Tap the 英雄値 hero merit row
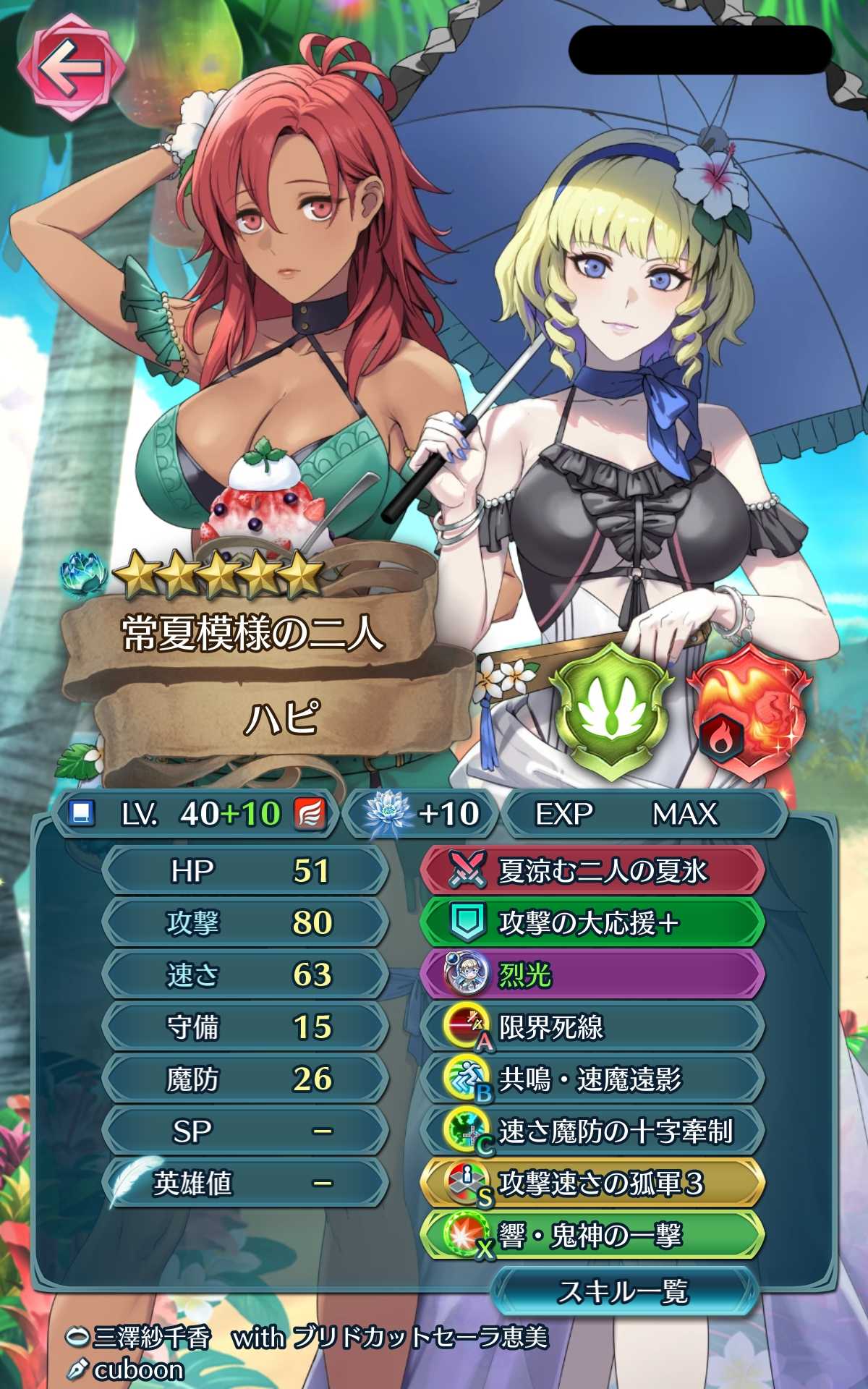This screenshot has height=1389, width=868. click(246, 1184)
